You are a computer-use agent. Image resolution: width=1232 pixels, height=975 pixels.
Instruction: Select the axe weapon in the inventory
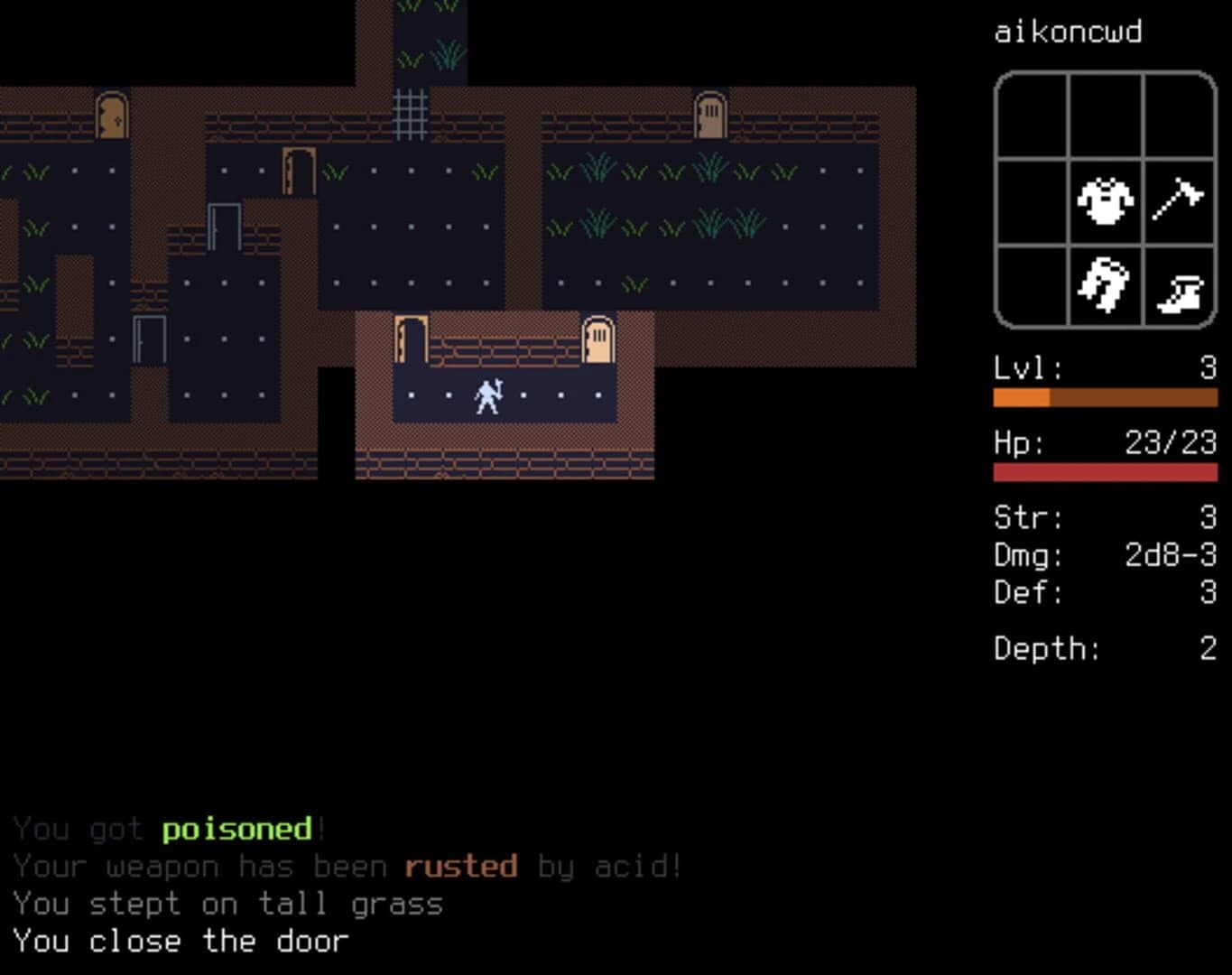(x=1178, y=201)
